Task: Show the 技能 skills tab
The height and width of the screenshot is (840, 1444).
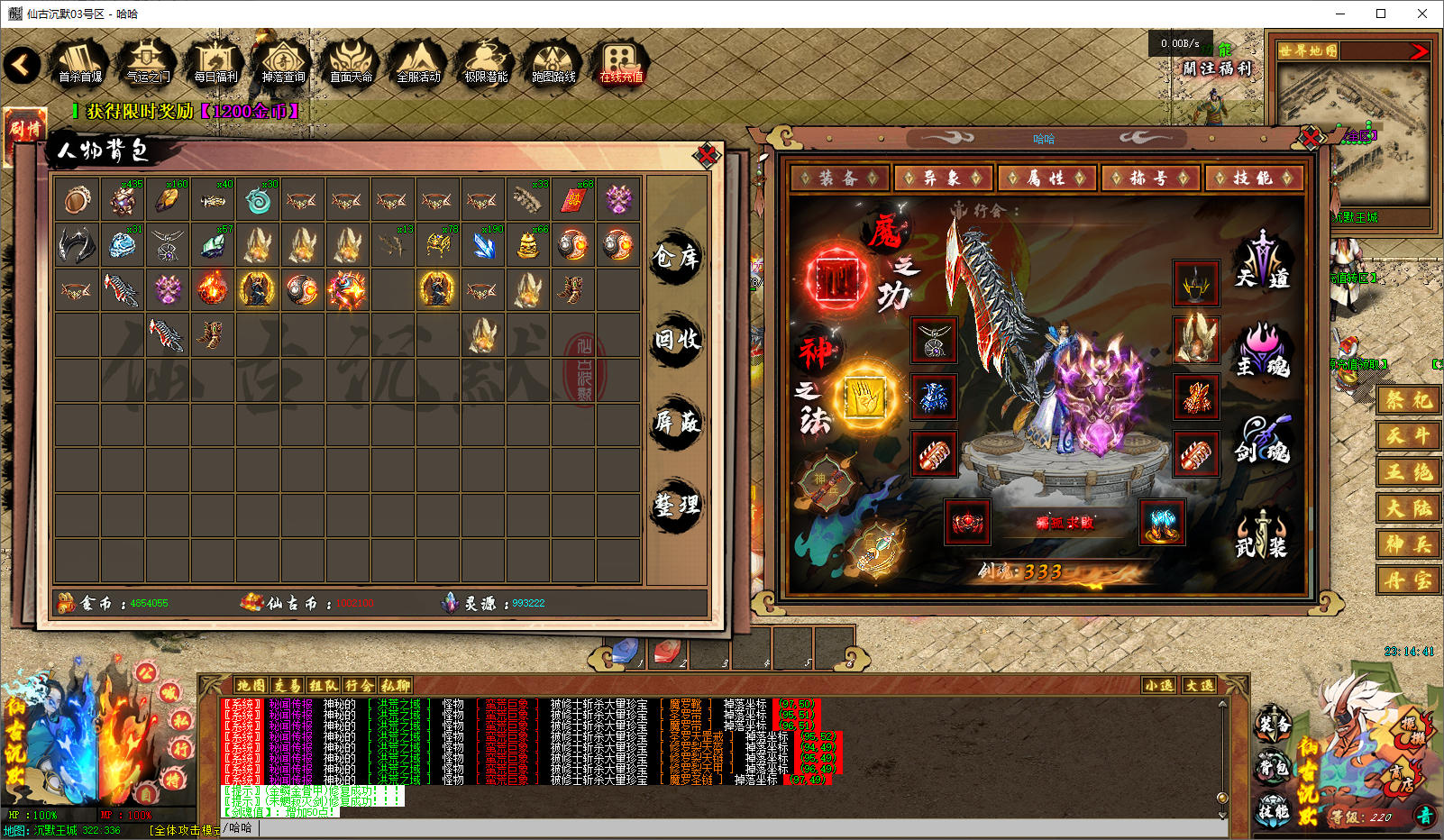Action: tap(1253, 178)
